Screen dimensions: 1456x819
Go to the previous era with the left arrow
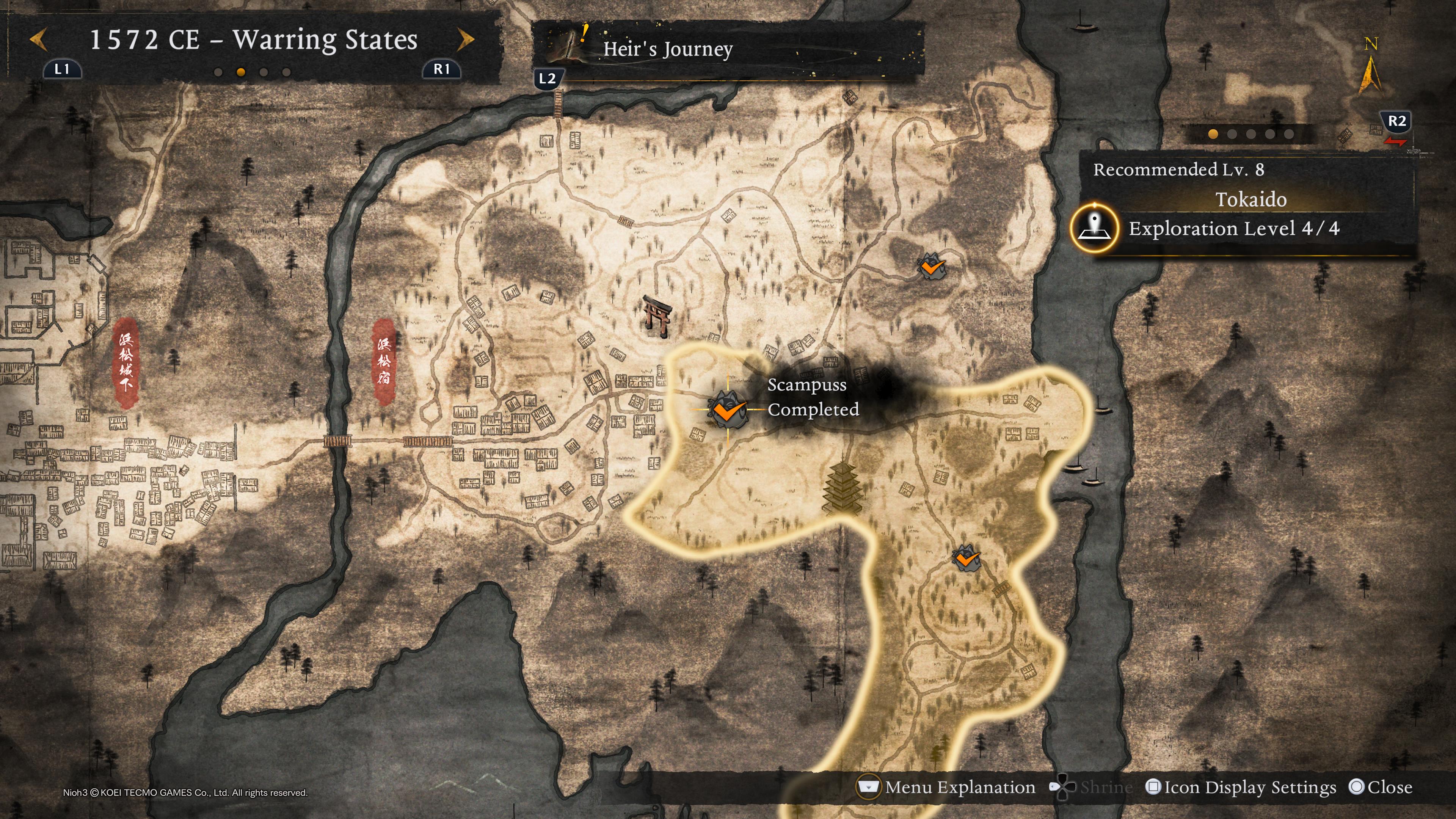tap(38, 40)
